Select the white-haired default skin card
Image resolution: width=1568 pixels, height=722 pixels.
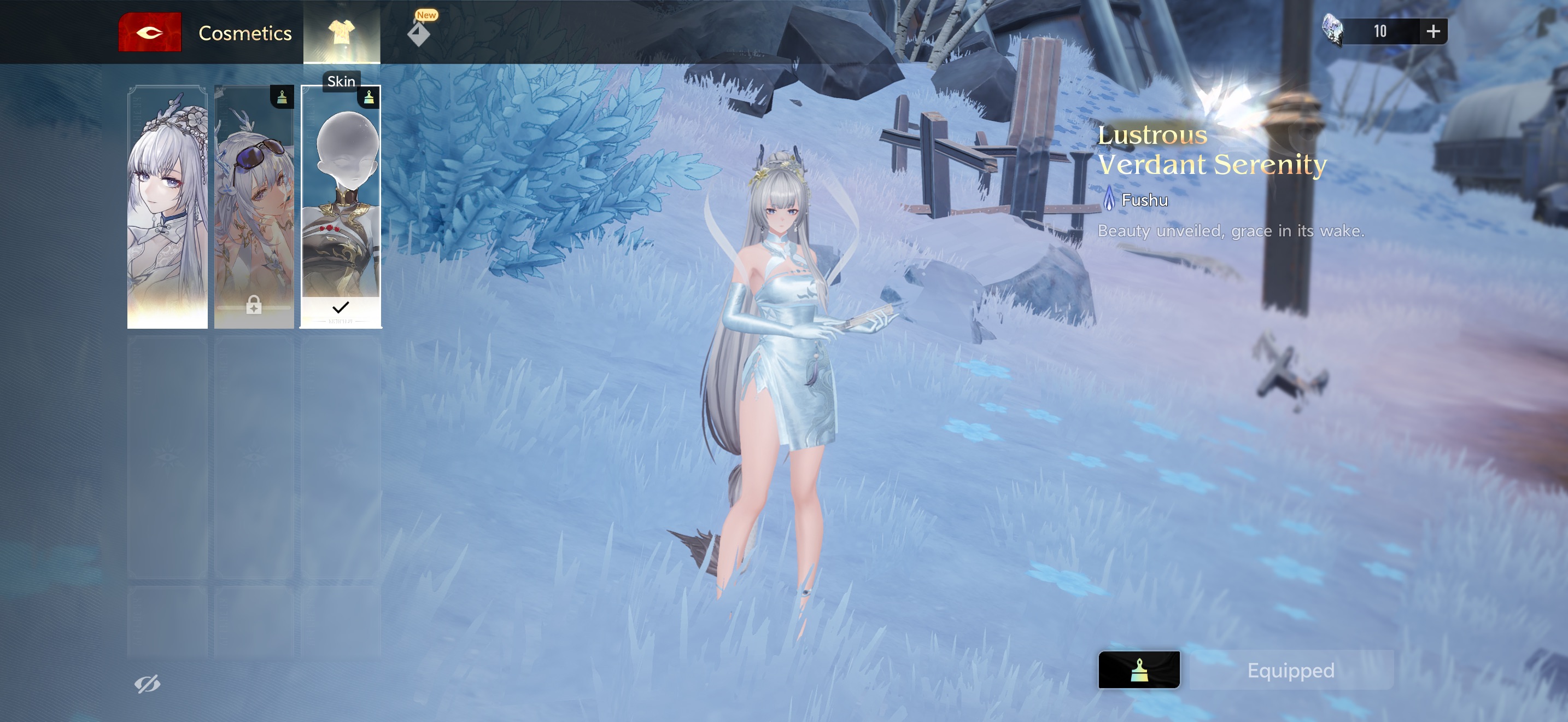point(167,207)
